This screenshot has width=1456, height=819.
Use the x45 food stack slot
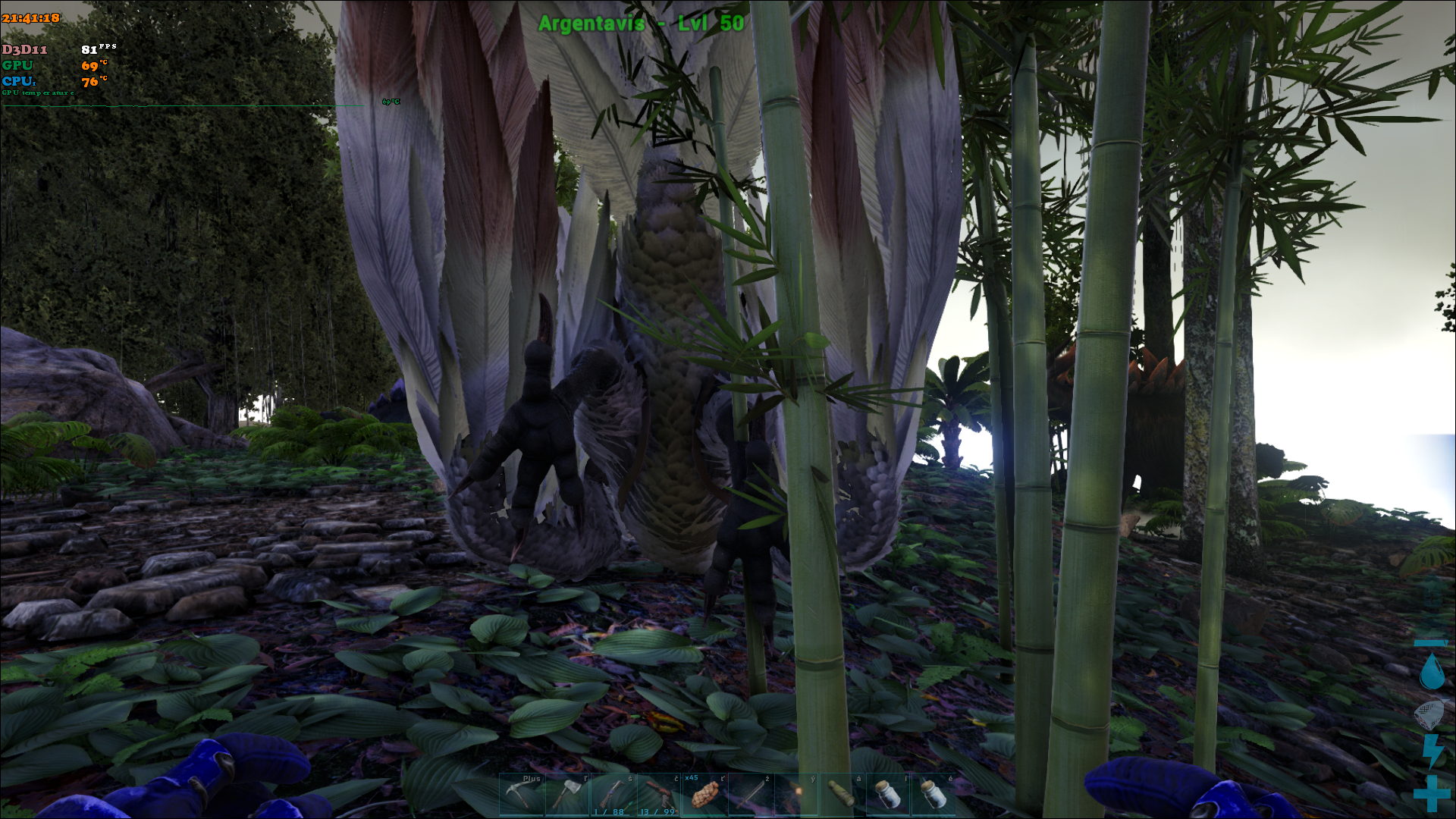pos(704,795)
